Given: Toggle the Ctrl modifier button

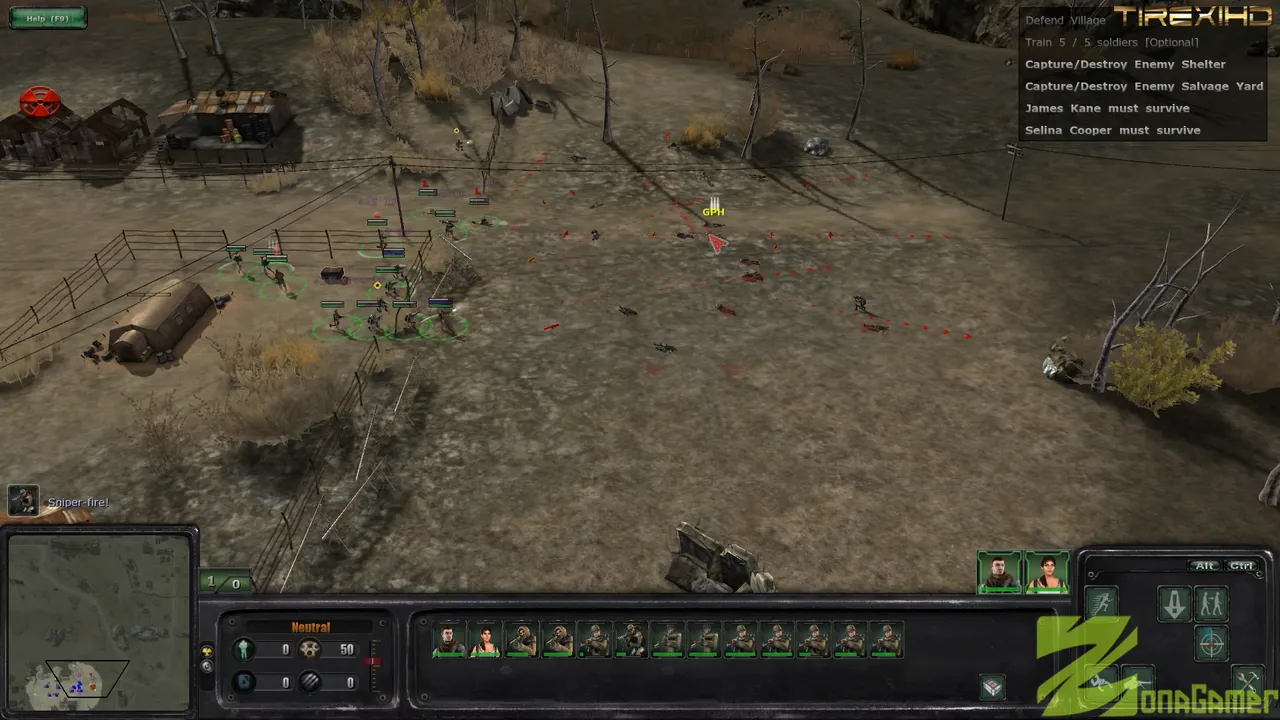Looking at the screenshot, I should pos(1241,566).
